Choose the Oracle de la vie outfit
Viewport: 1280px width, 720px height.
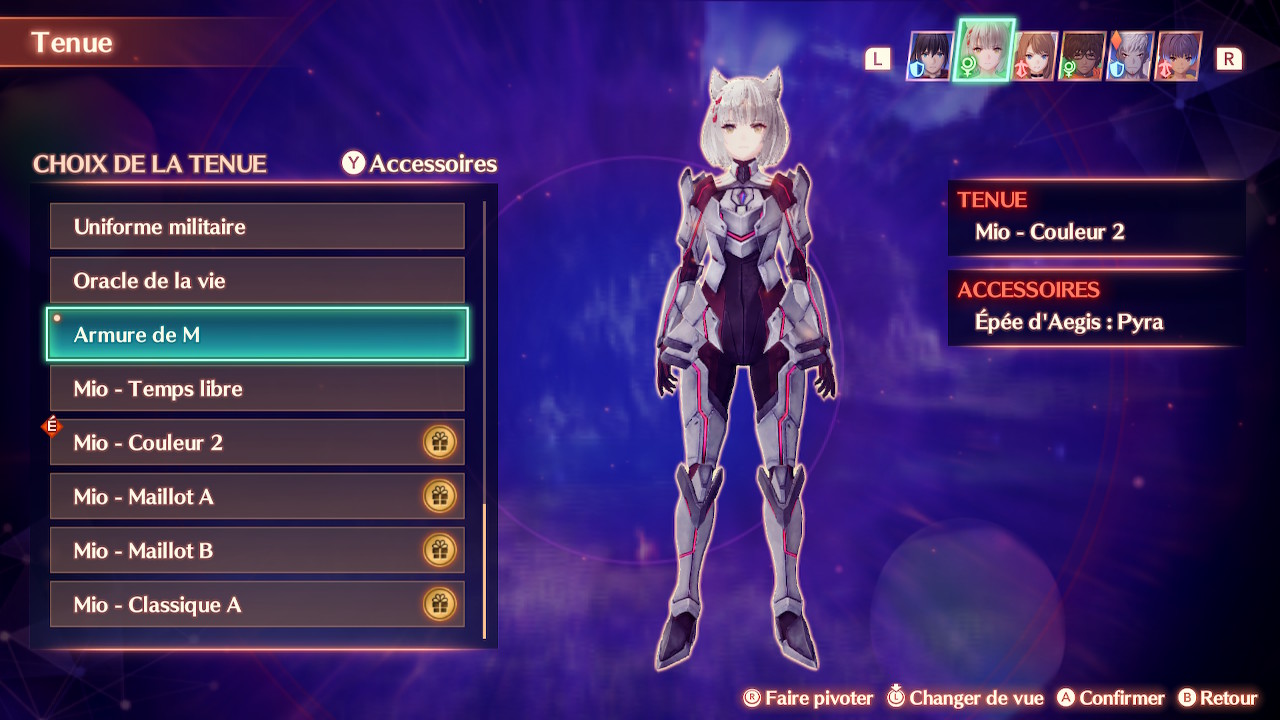tap(257, 281)
